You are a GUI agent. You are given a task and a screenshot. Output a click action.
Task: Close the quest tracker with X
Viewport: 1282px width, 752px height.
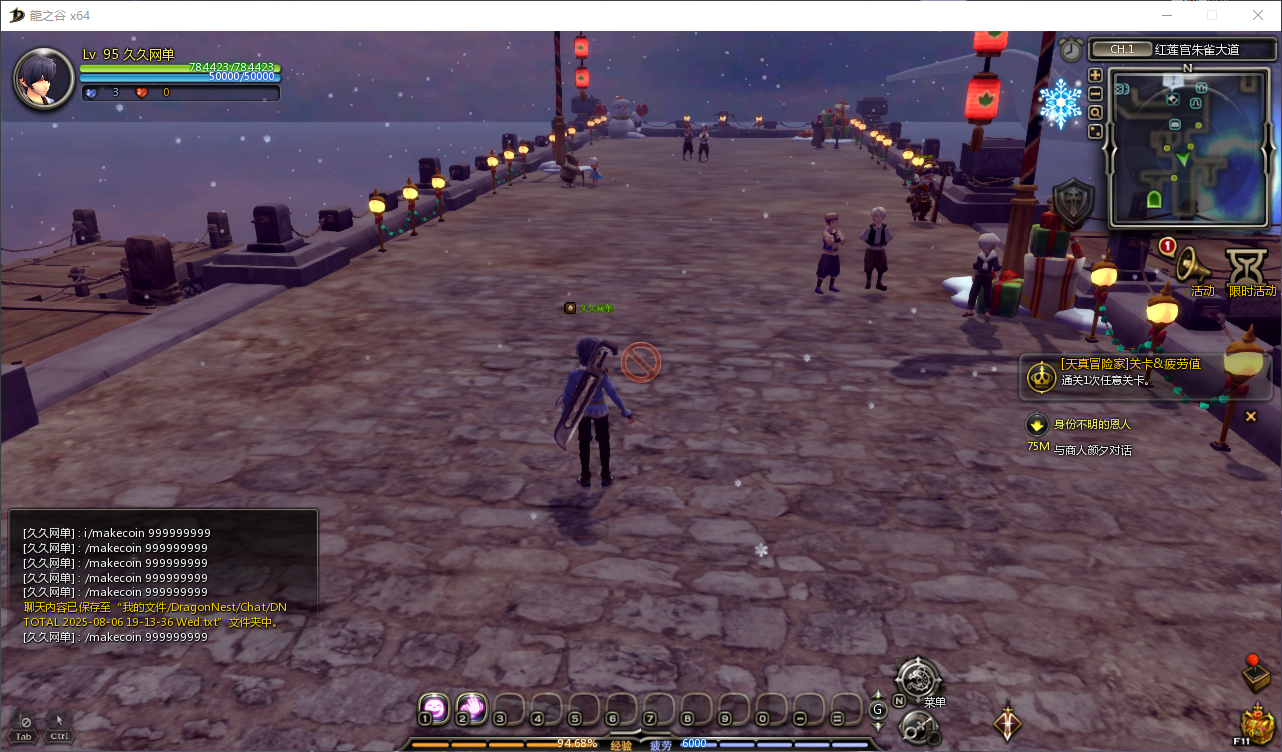[x=1250, y=416]
